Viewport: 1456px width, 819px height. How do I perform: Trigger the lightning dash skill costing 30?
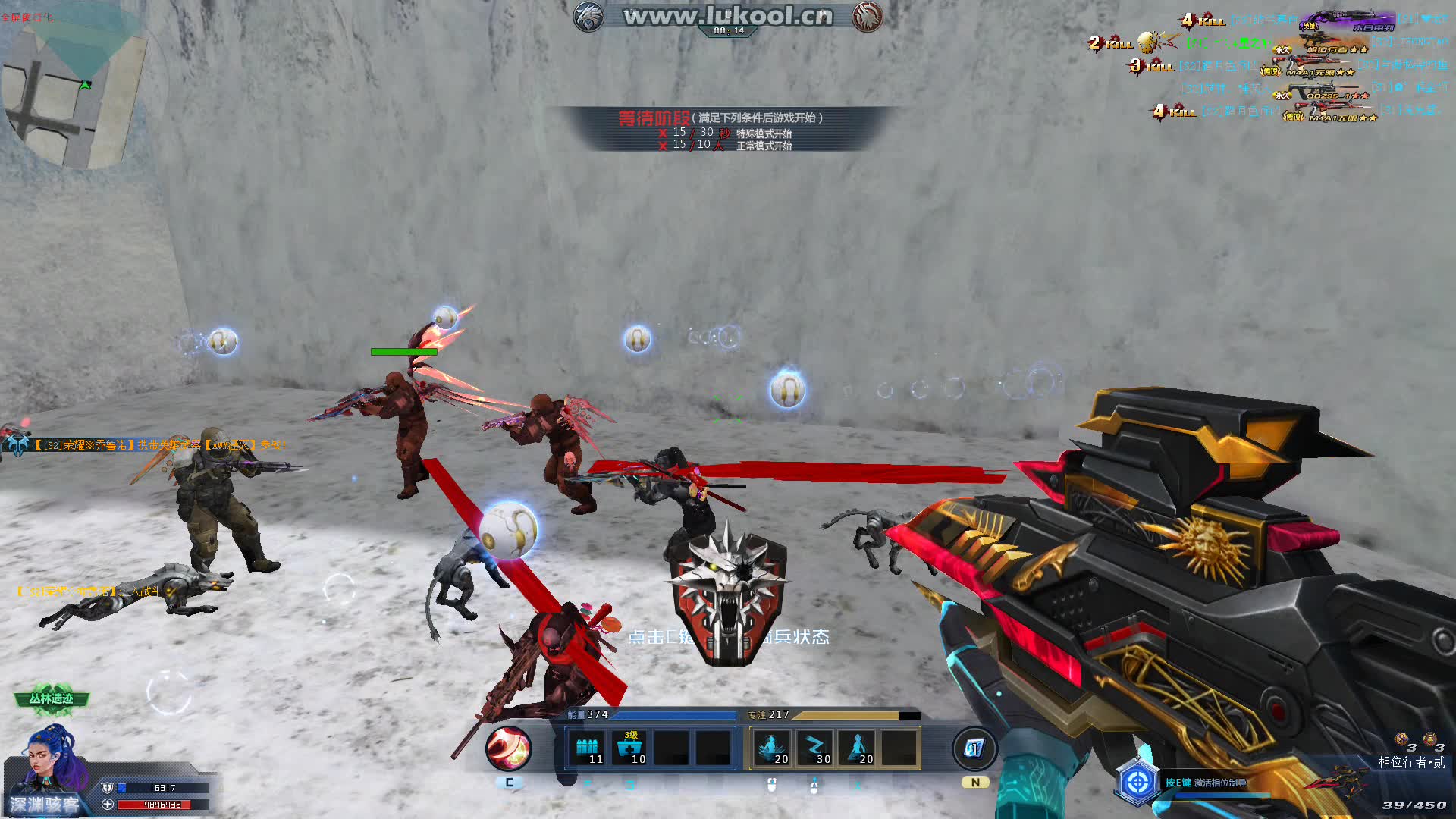(815, 748)
